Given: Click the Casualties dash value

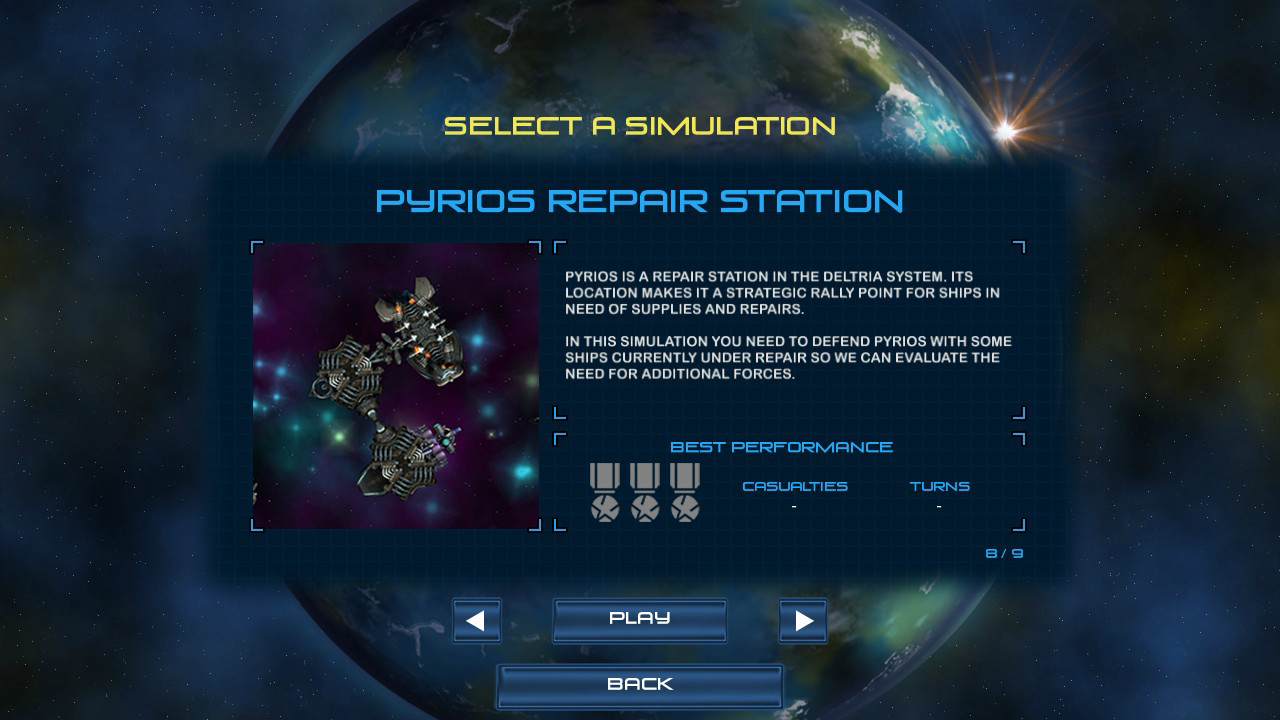Looking at the screenshot, I should (x=794, y=508).
